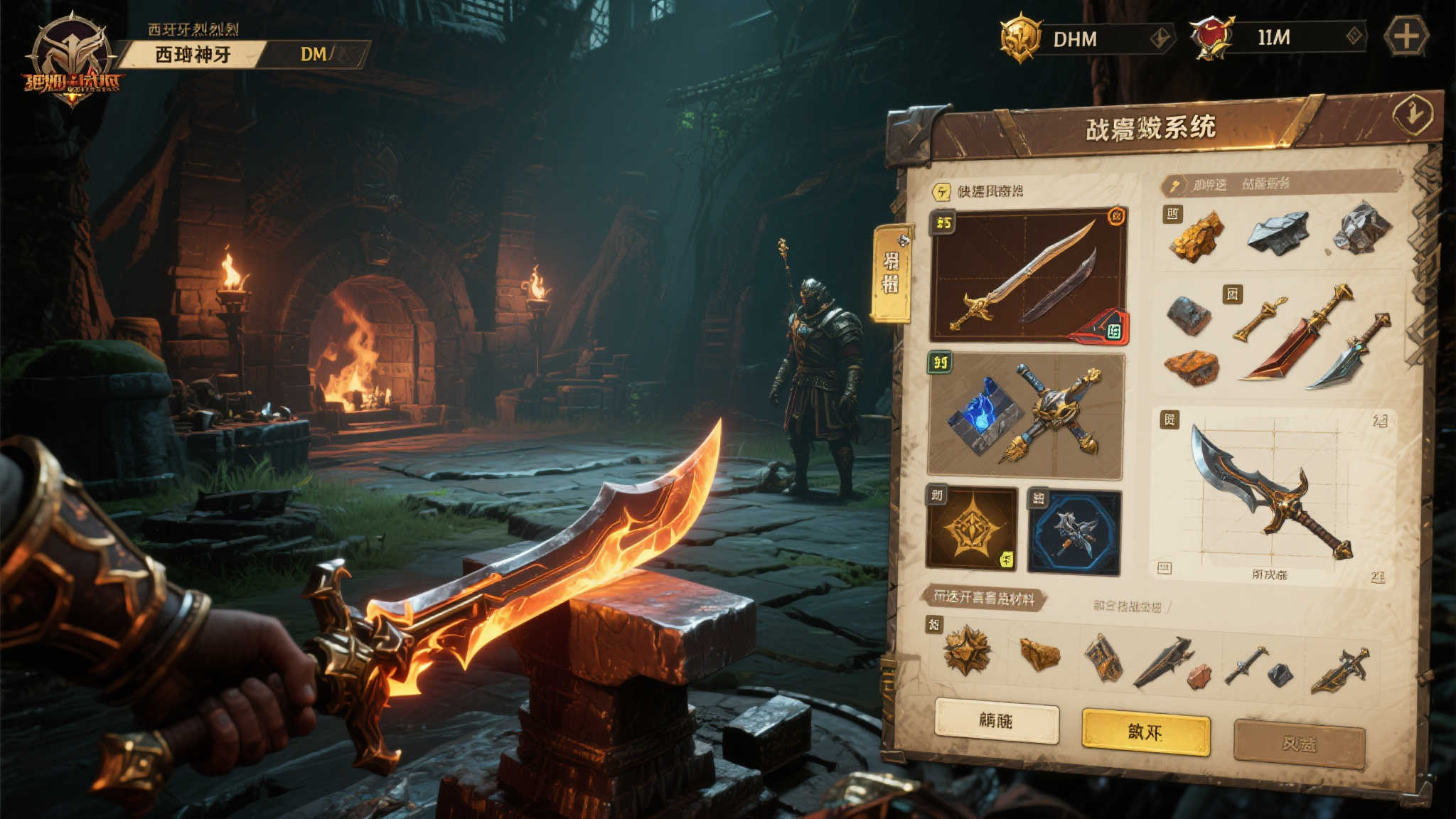Click the gold crest DHM currency icon
The height and width of the screenshot is (819, 1456).
(x=1021, y=38)
